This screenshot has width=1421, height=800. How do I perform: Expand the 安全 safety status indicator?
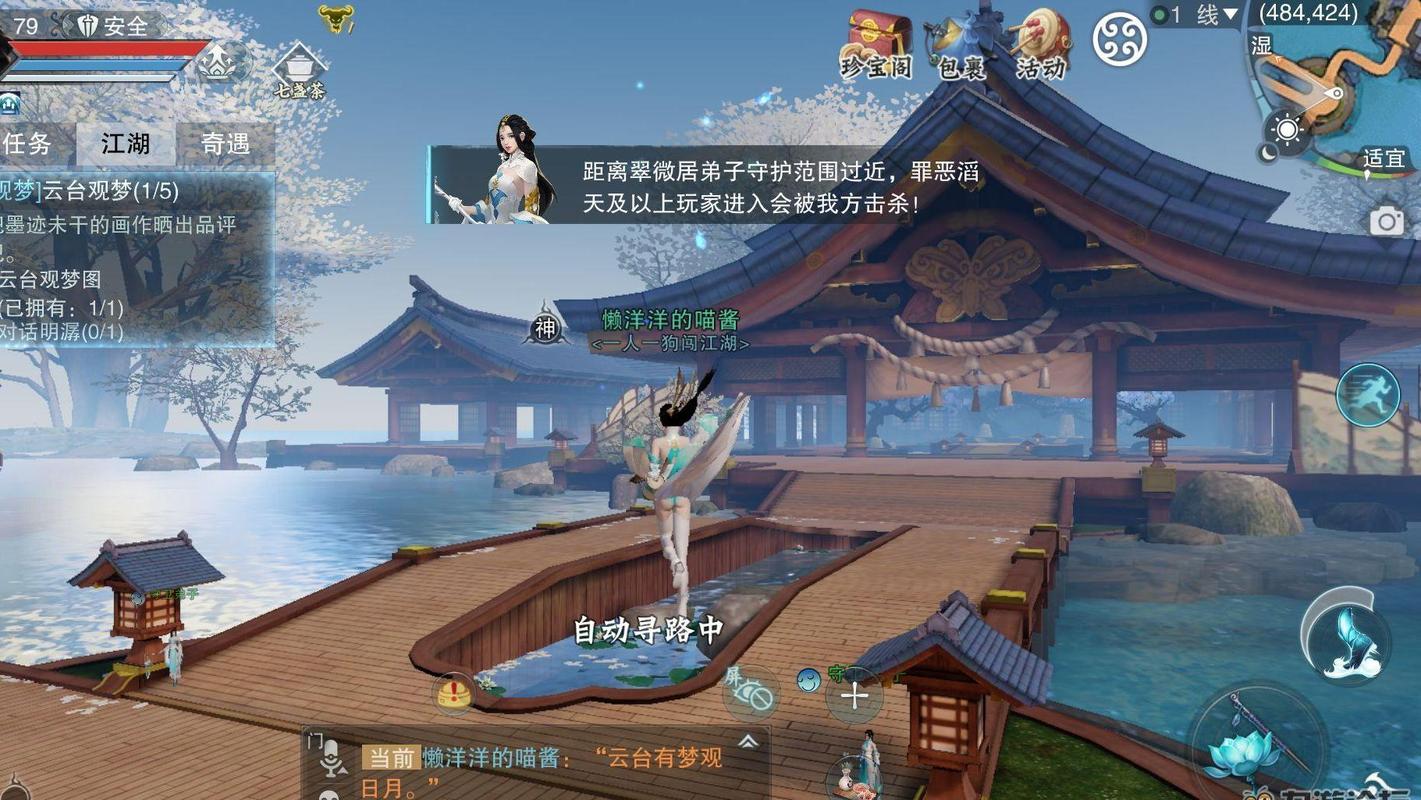point(123,26)
